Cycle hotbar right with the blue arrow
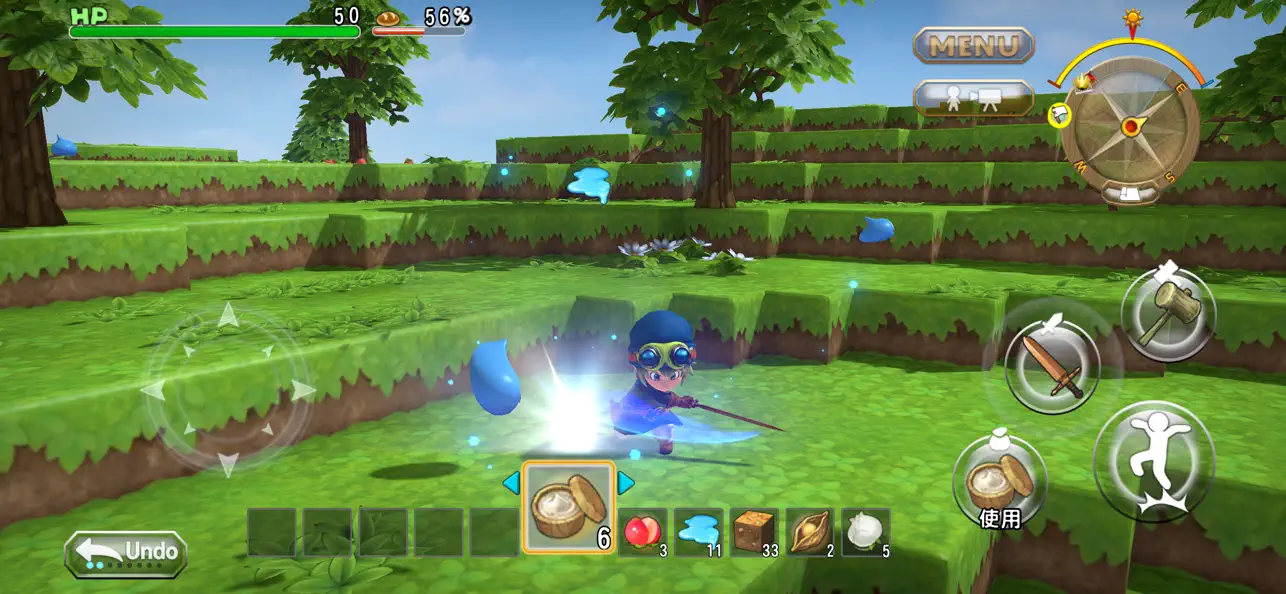 [x=626, y=483]
